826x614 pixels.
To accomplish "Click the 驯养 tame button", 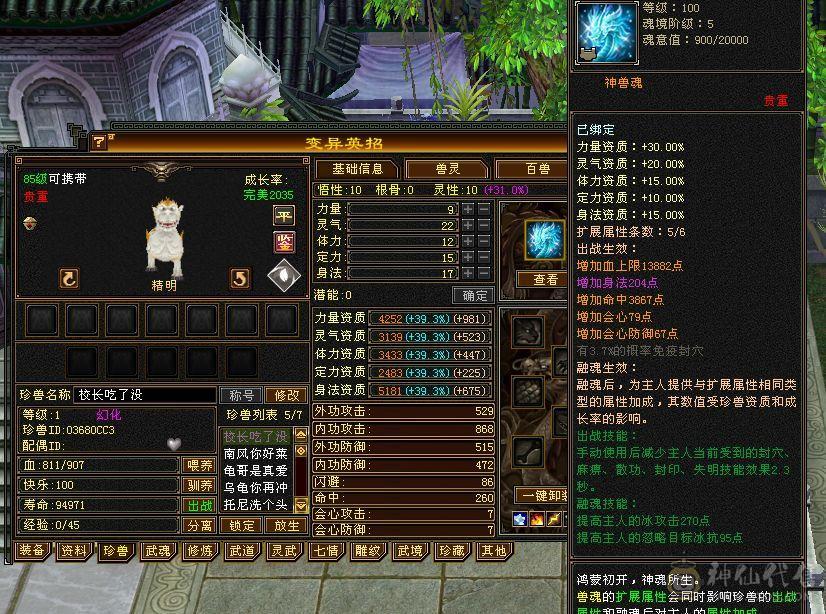I will [200, 485].
